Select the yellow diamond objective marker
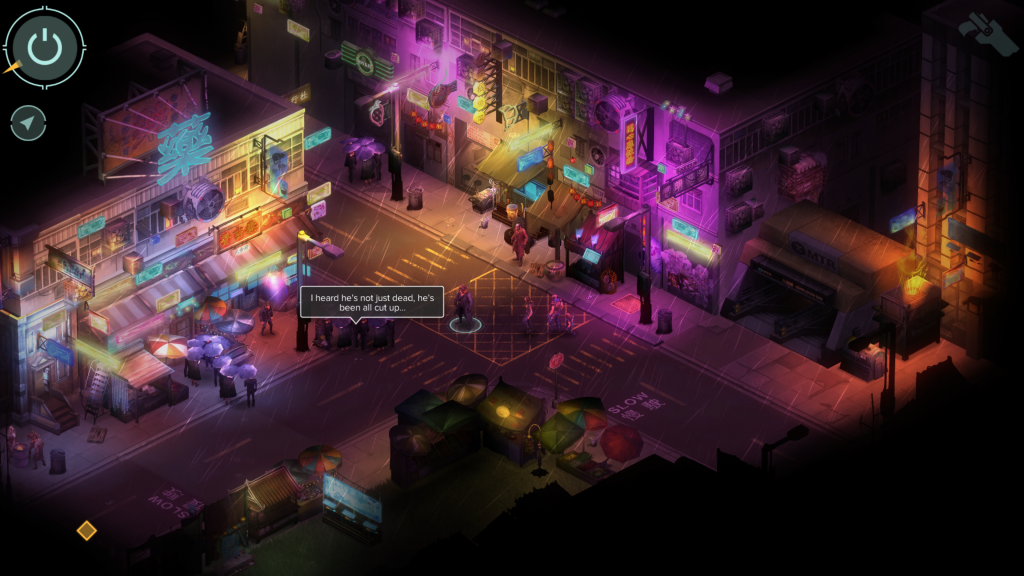The height and width of the screenshot is (576, 1024). (87, 530)
